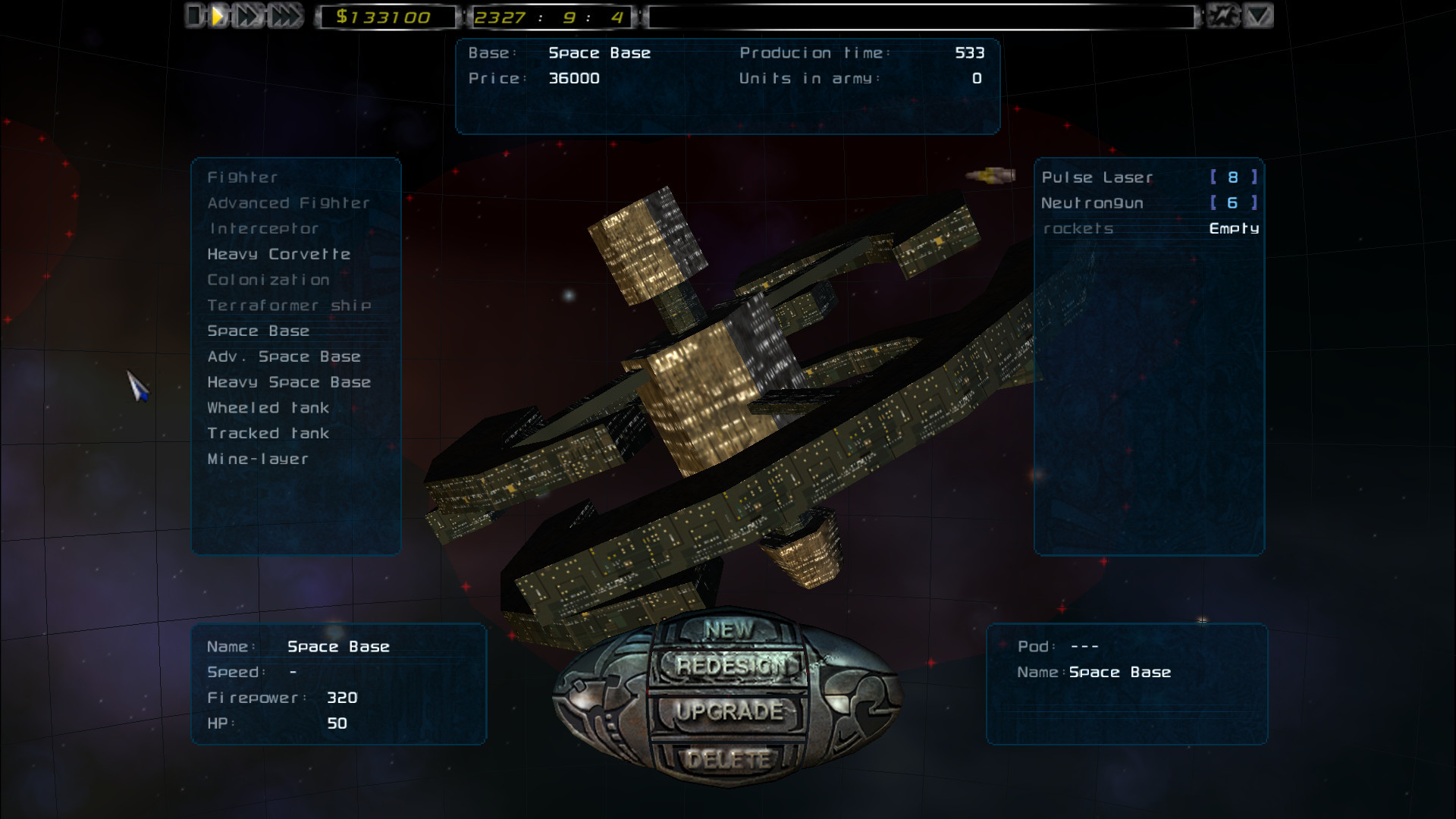
Task: Select Heavy Corvette from unit list
Action: pos(279,254)
